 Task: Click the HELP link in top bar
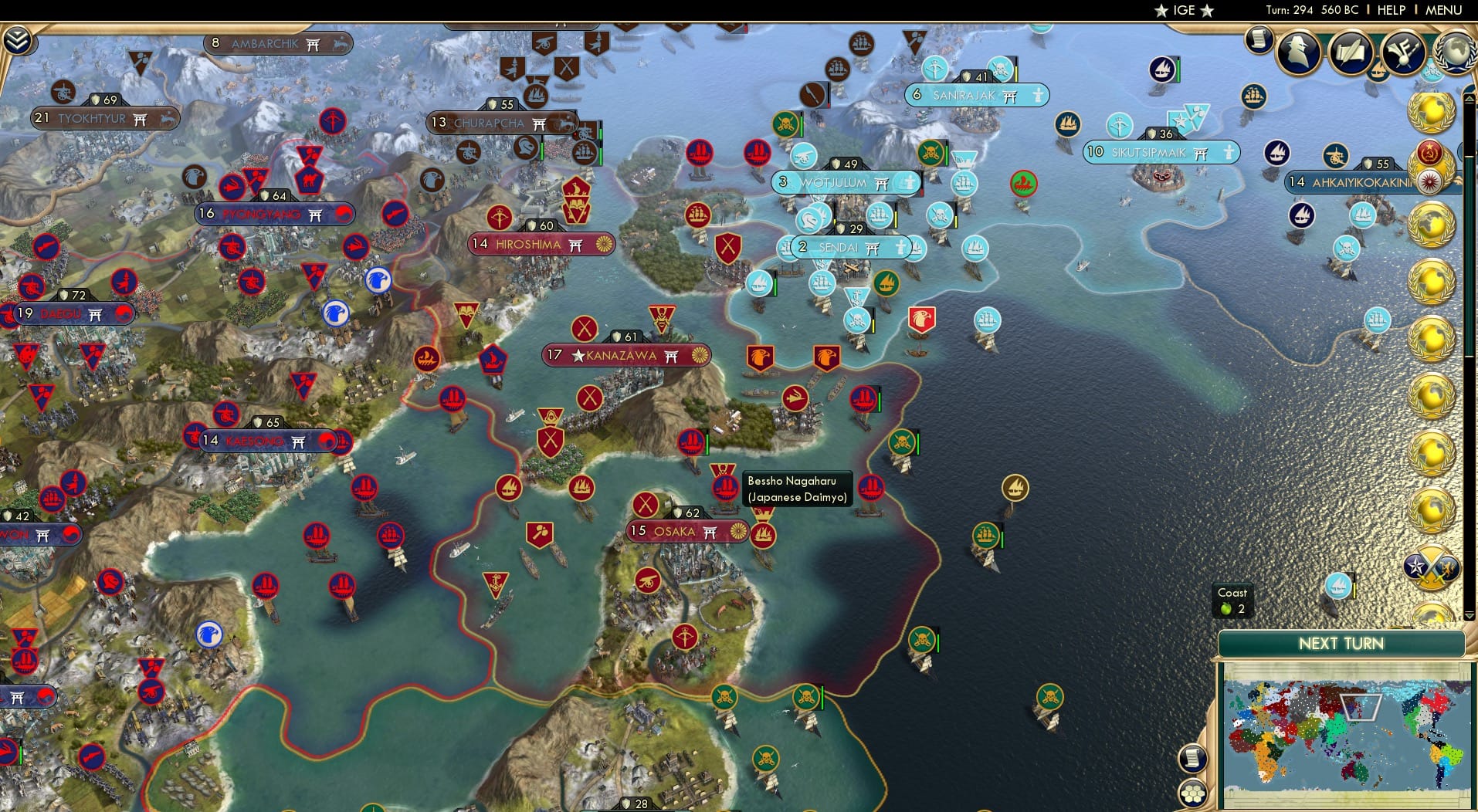1391,10
